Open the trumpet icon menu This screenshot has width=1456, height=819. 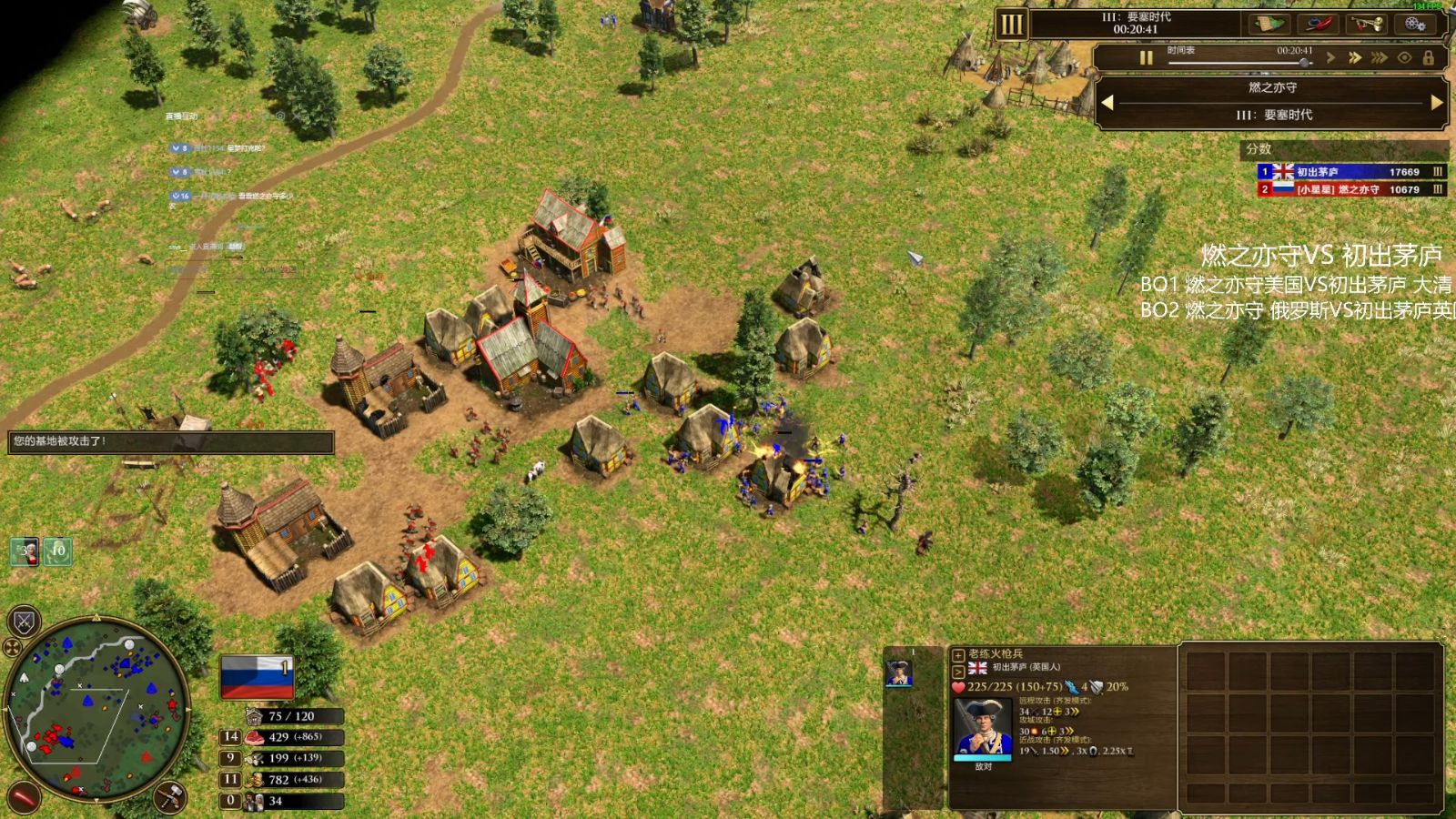pos(1365,24)
